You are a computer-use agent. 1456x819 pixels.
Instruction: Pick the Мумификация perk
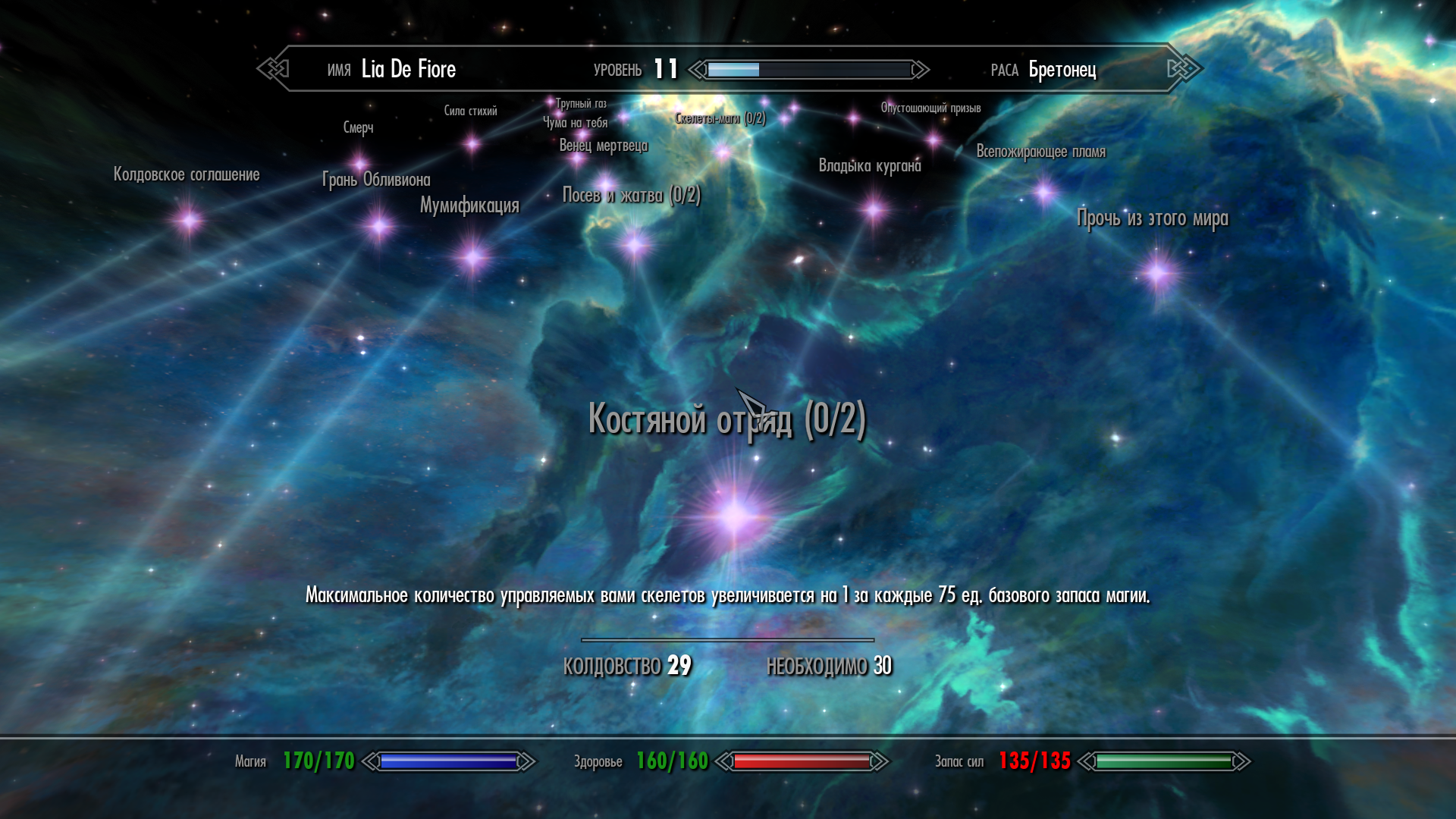coord(473,257)
